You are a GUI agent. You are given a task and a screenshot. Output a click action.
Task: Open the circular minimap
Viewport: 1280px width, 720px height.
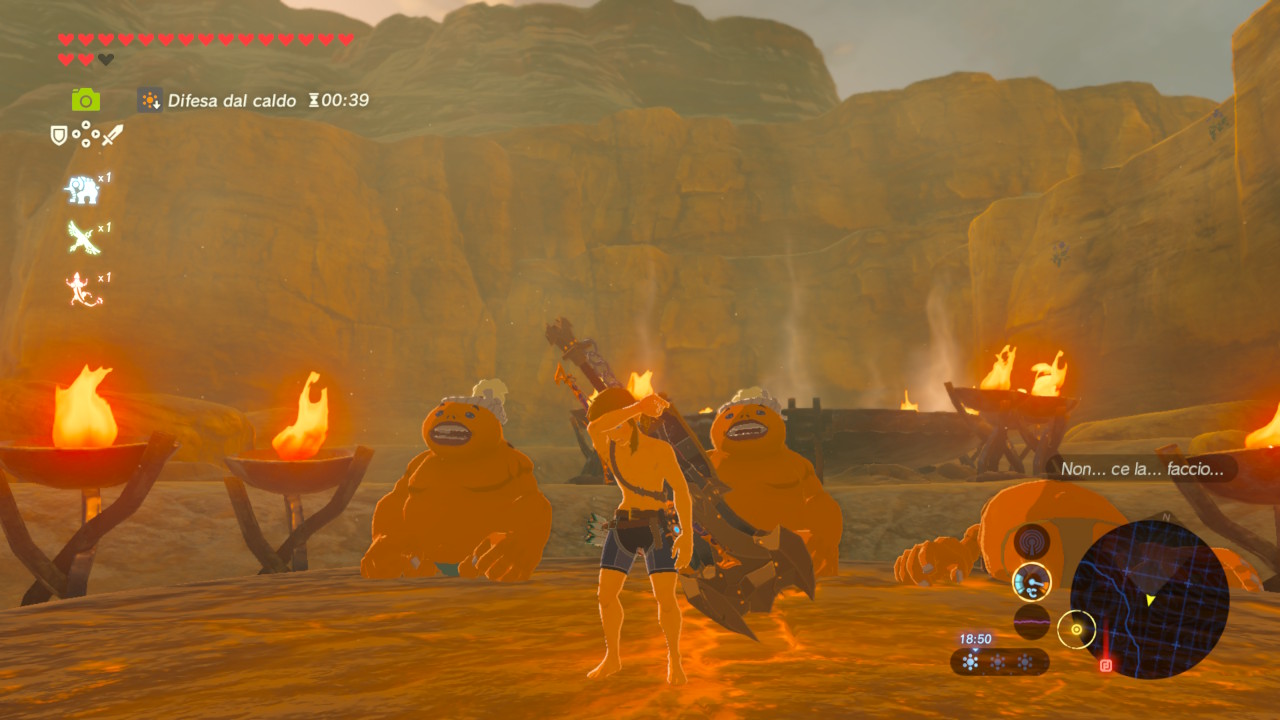(1149, 599)
